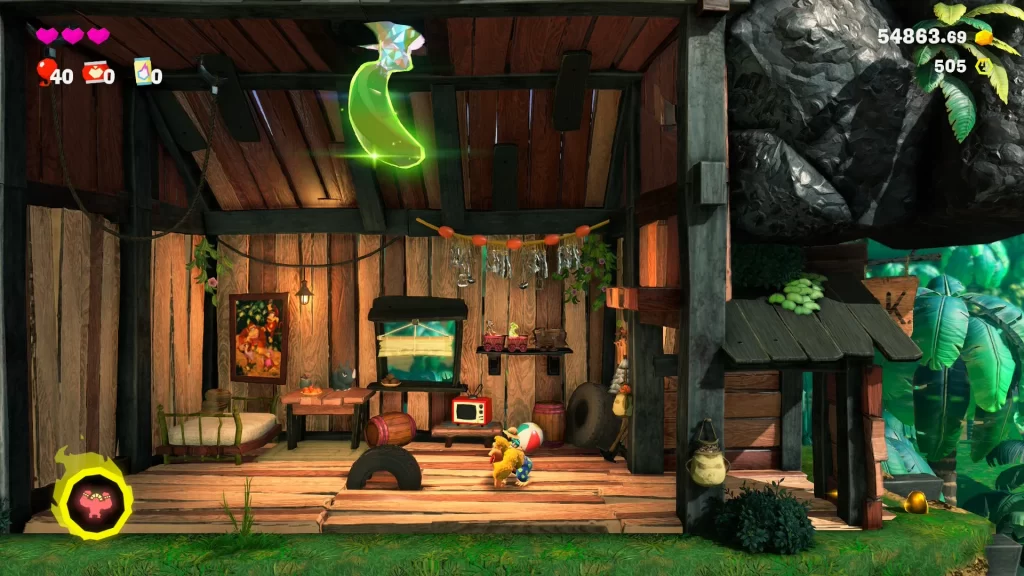Select the red balloon item icon
This screenshot has width=1024, height=576.
[x=45, y=71]
